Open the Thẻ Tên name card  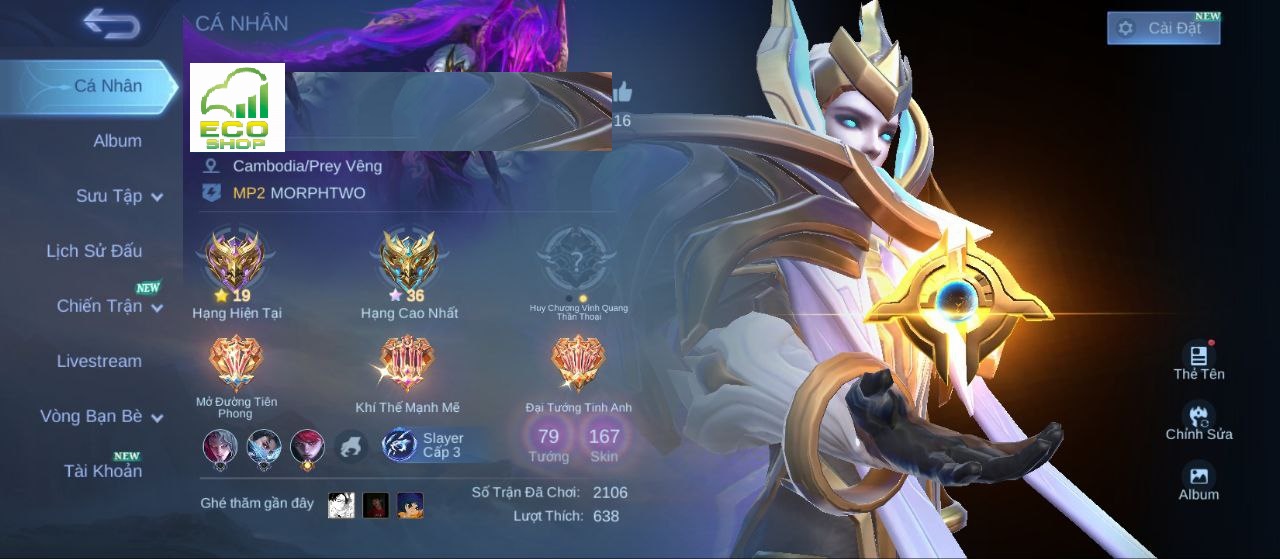[1198, 360]
